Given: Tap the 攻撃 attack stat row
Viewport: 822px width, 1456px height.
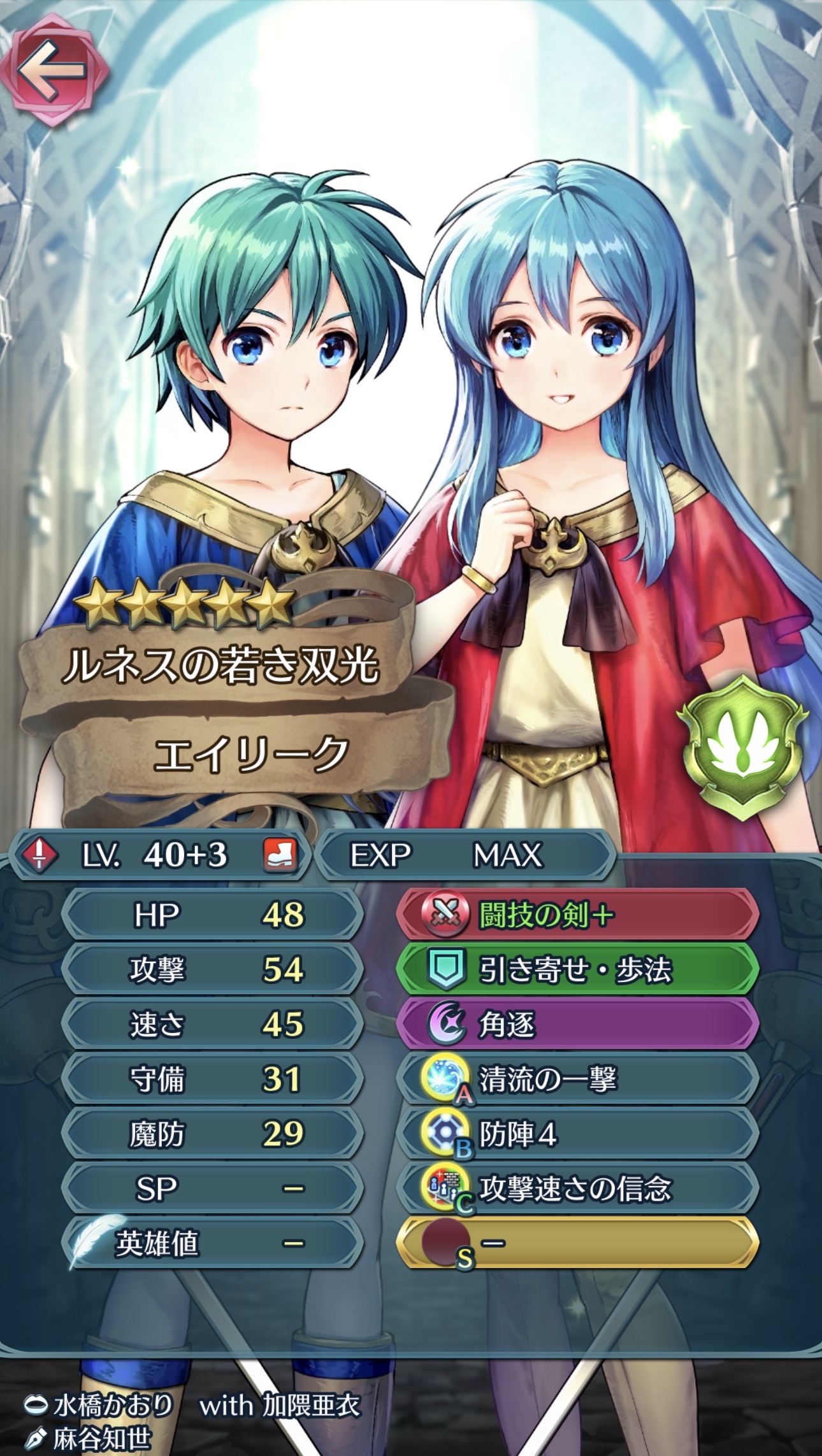Looking at the screenshot, I should coord(213,970).
